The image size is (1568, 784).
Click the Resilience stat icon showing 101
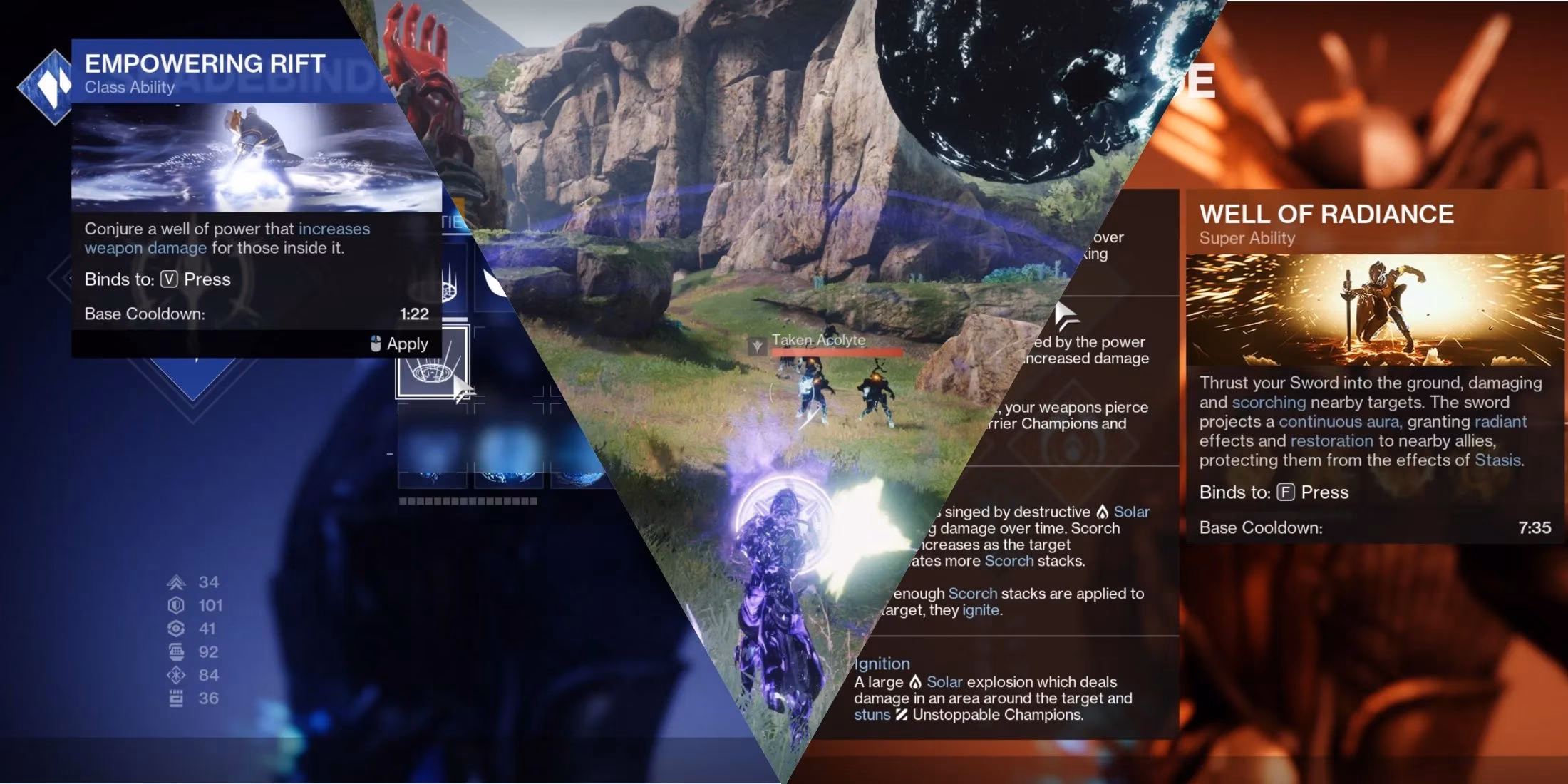177,606
